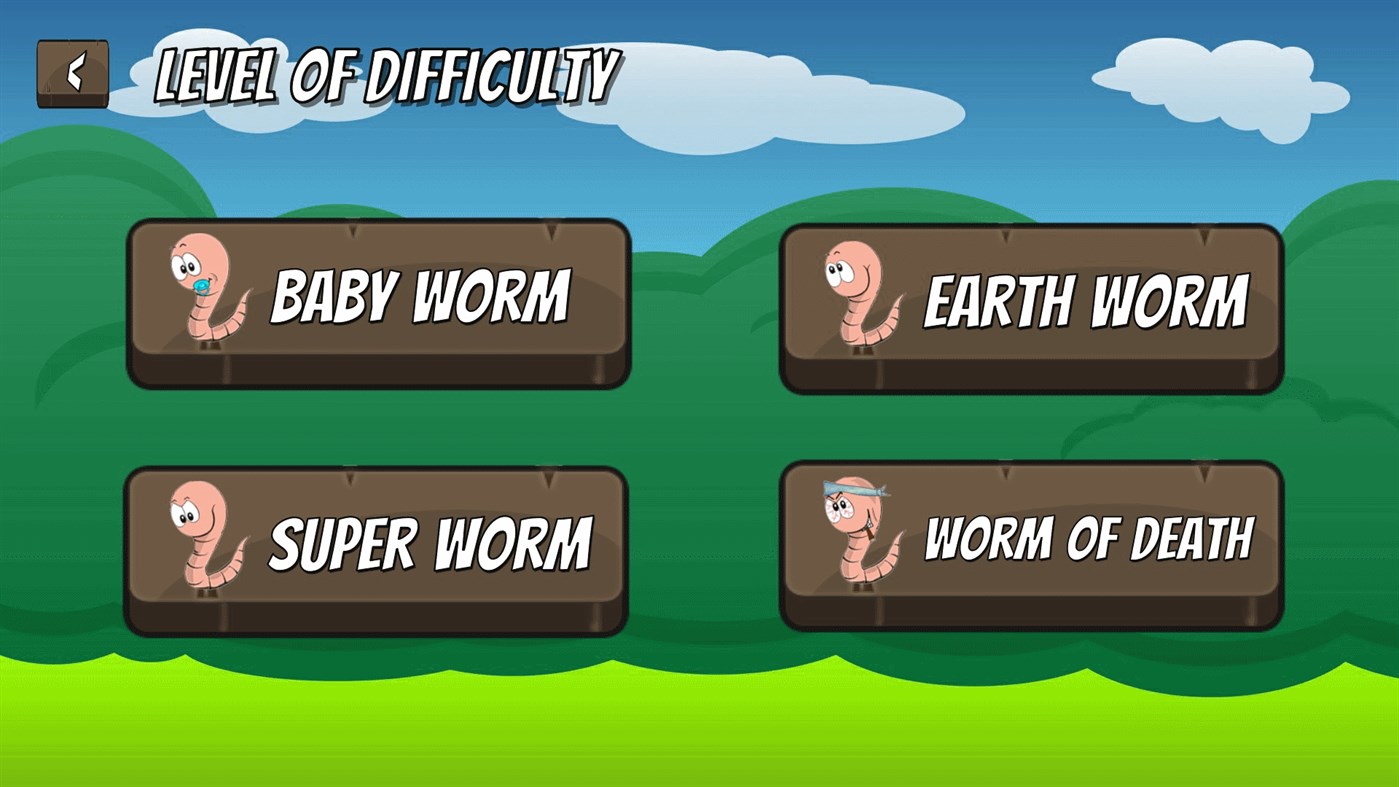Click the Baby Worm text label

point(421,295)
